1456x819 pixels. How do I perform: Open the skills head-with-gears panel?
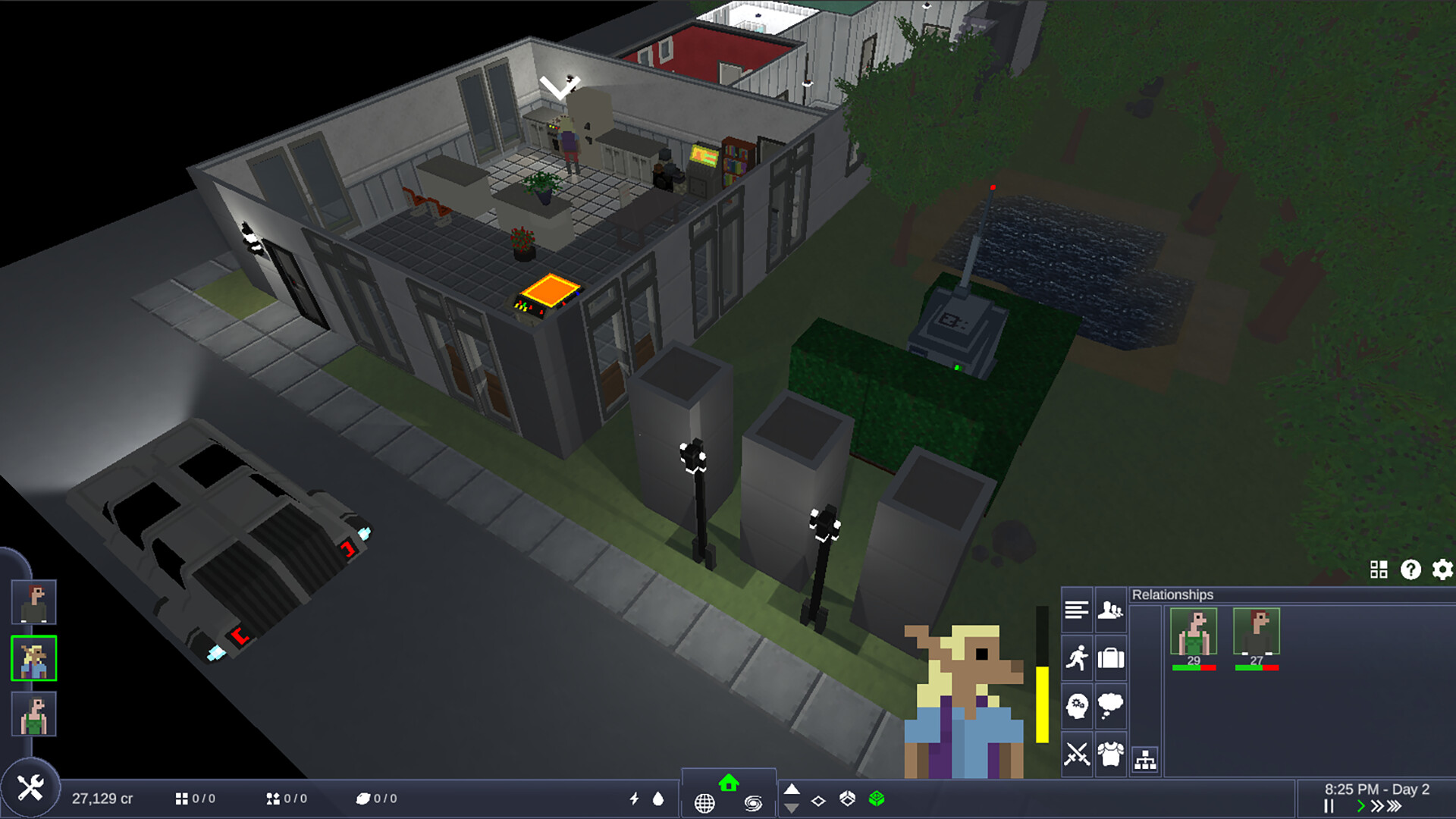1078,705
